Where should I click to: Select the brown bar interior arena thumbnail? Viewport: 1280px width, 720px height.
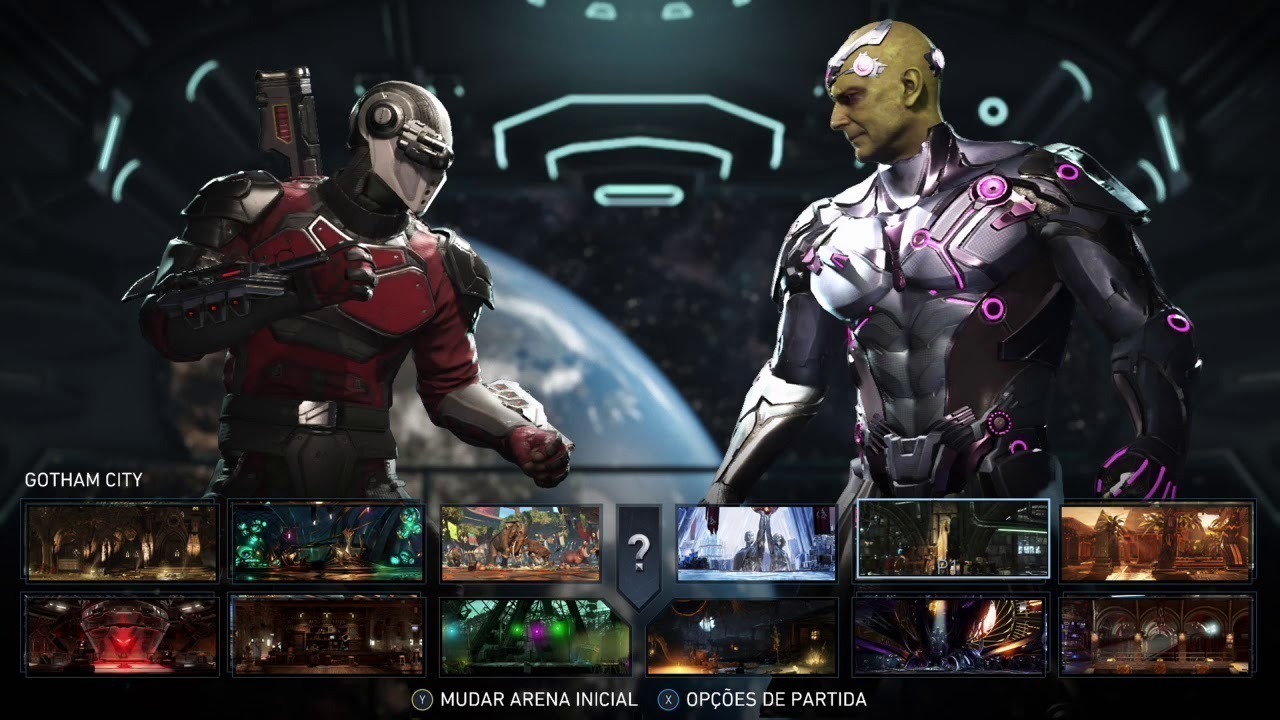coord(327,634)
